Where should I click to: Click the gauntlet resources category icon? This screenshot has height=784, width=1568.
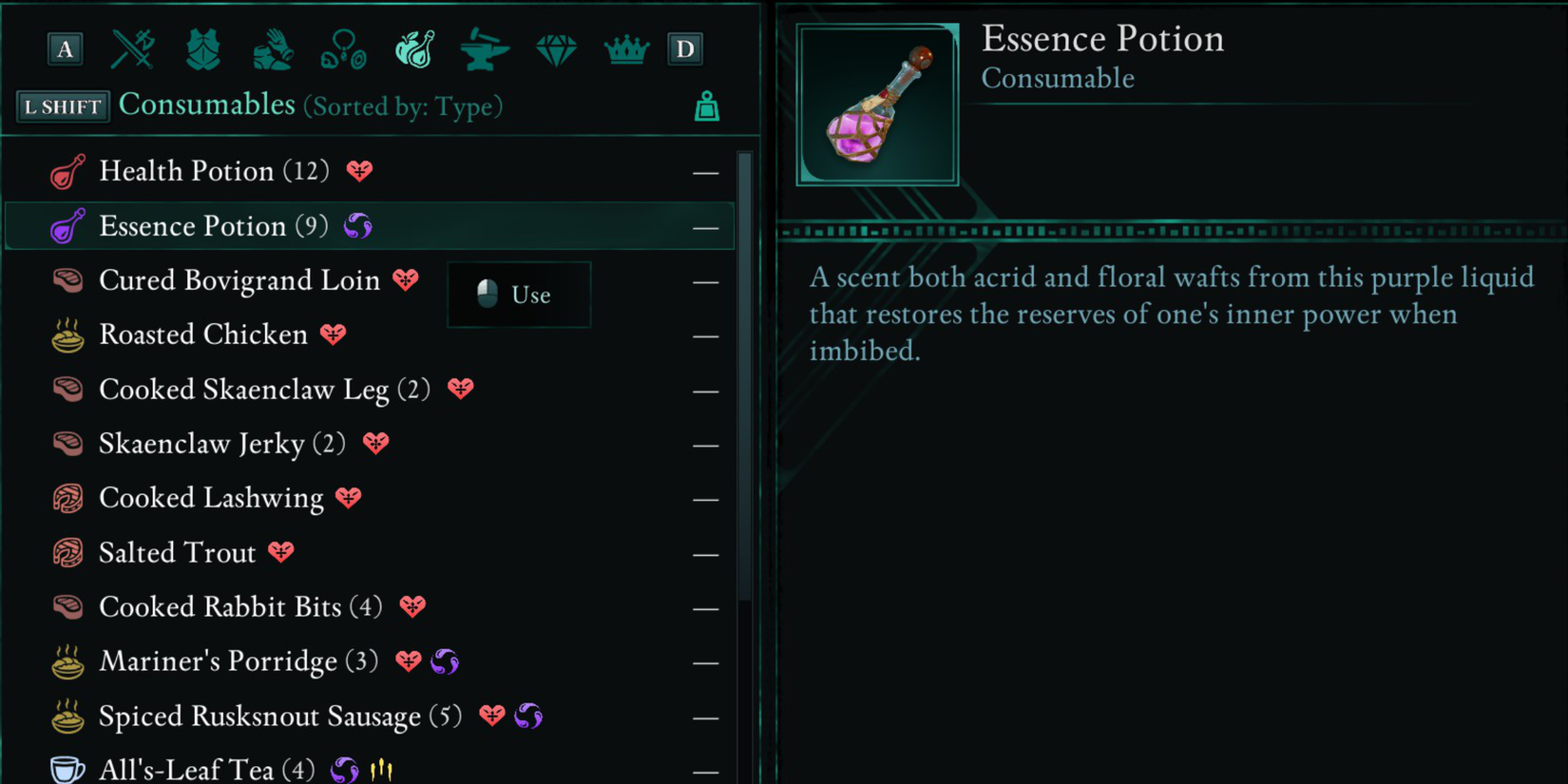click(x=273, y=49)
